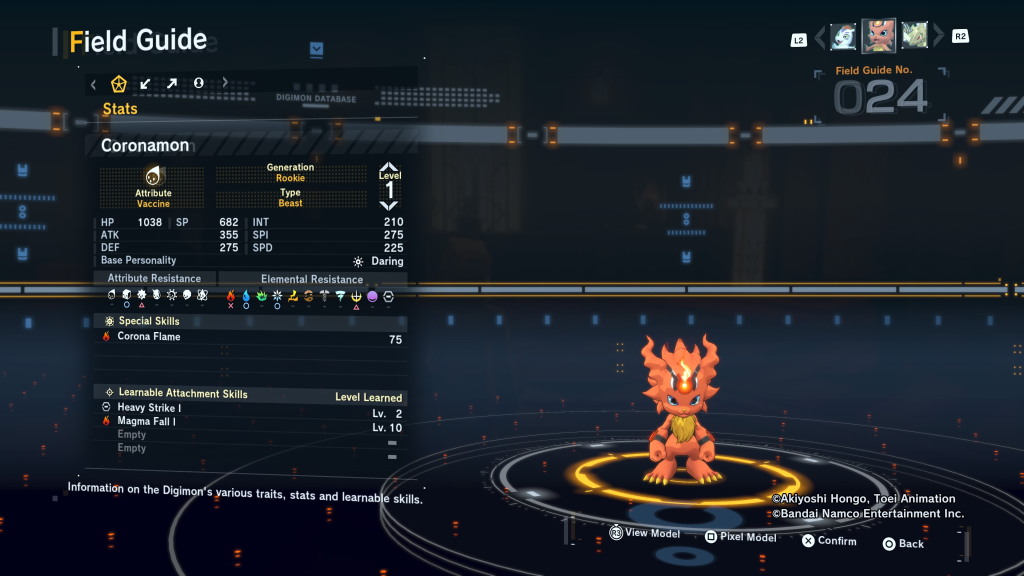Choose the Confirm option
The width and height of the screenshot is (1024, 576).
pyautogui.click(x=829, y=541)
